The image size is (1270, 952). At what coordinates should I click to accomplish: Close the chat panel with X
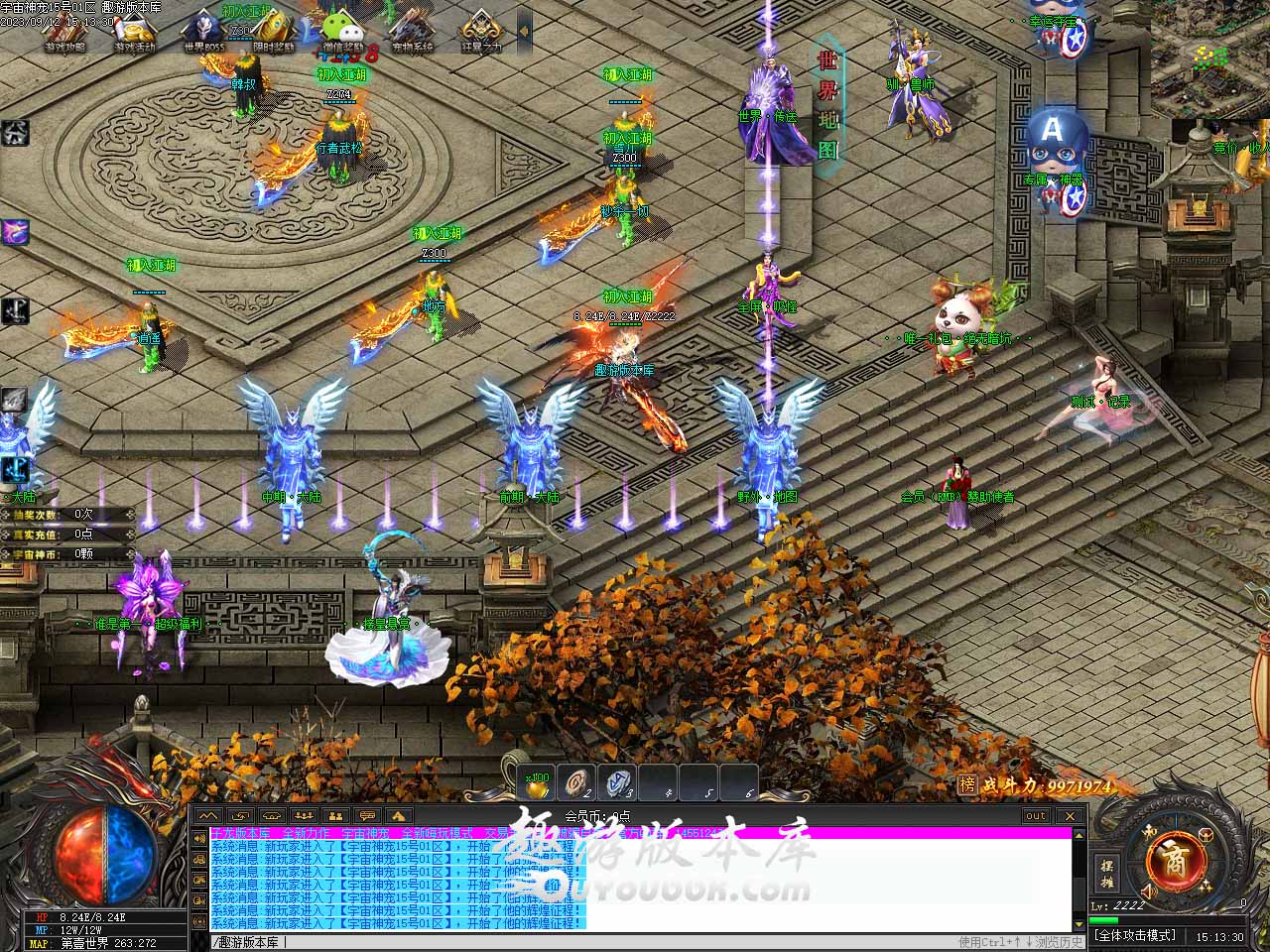pos(1071,815)
